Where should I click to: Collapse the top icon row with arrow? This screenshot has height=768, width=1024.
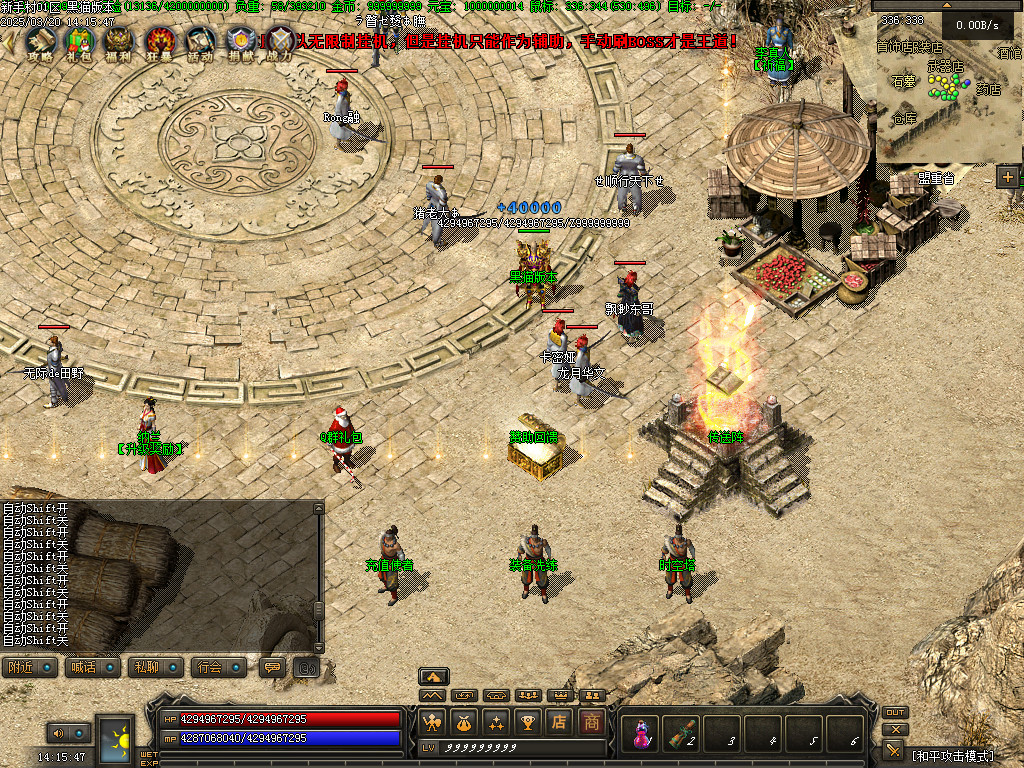(x=8, y=40)
